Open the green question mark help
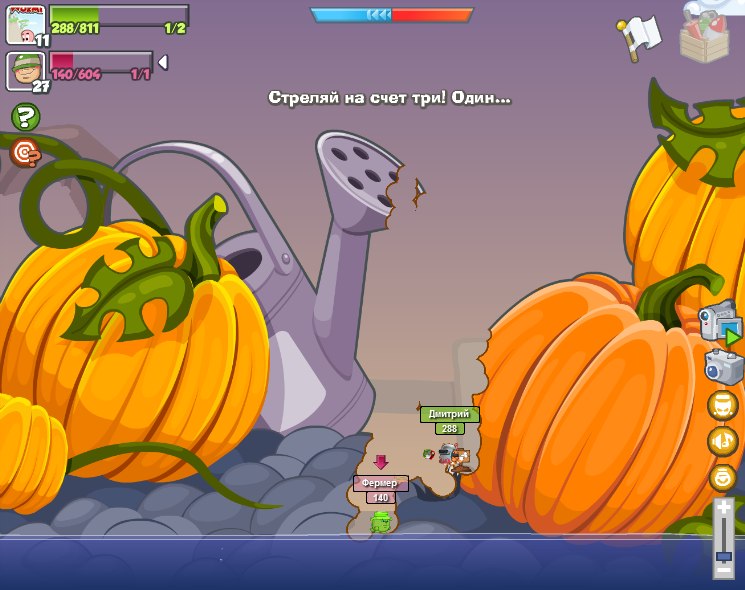Viewport: 745px width, 590px height. pyautogui.click(x=25, y=117)
